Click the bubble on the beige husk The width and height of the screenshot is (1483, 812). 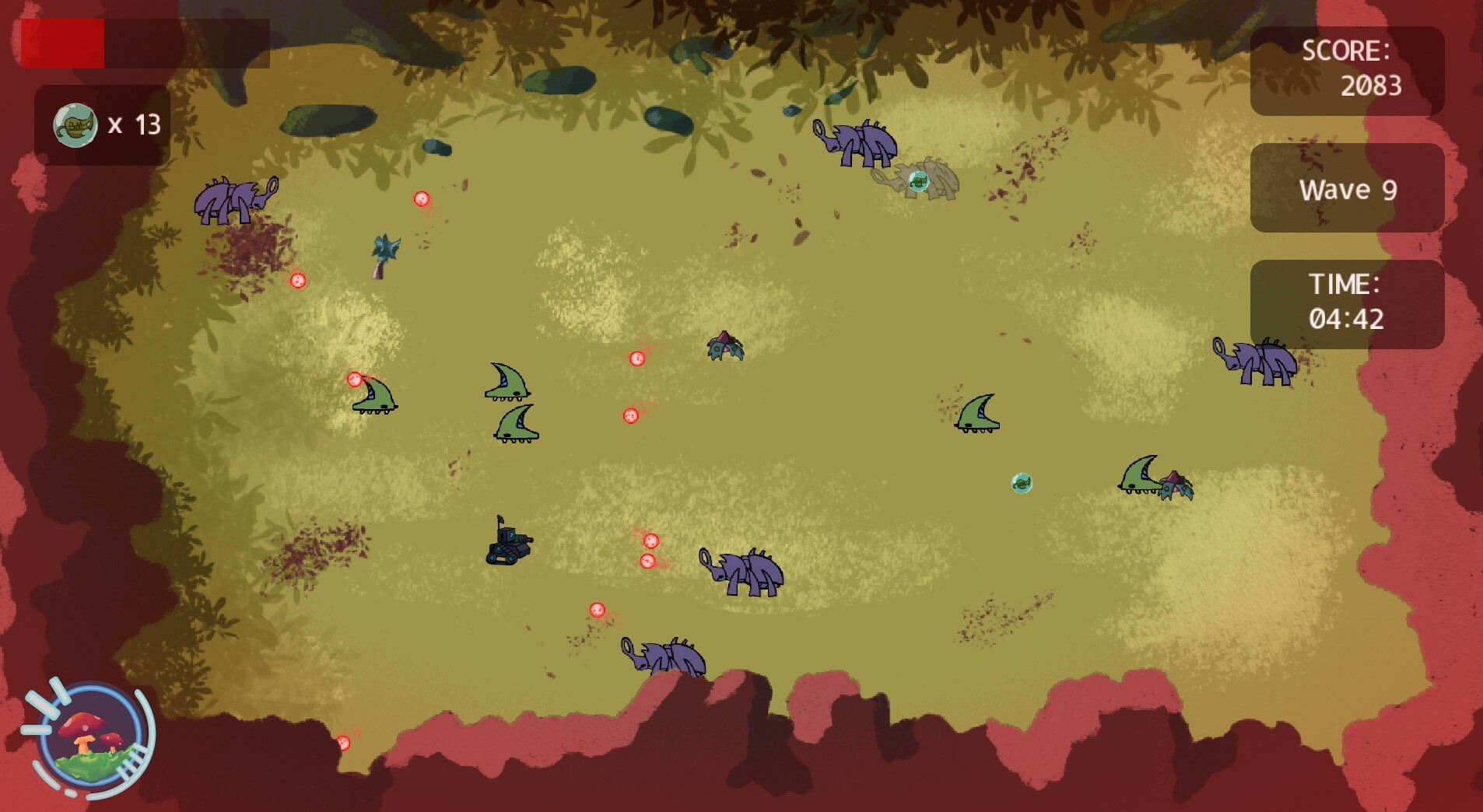pos(920,180)
